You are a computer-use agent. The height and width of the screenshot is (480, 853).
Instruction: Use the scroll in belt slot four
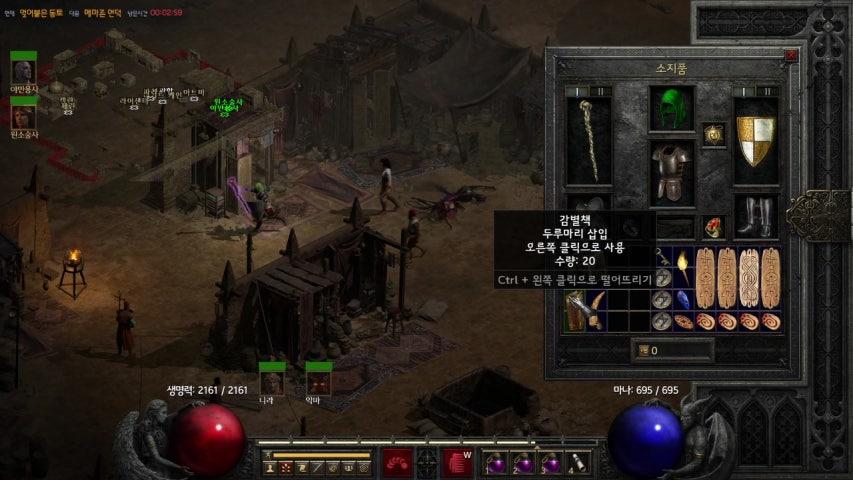[x=577, y=463]
